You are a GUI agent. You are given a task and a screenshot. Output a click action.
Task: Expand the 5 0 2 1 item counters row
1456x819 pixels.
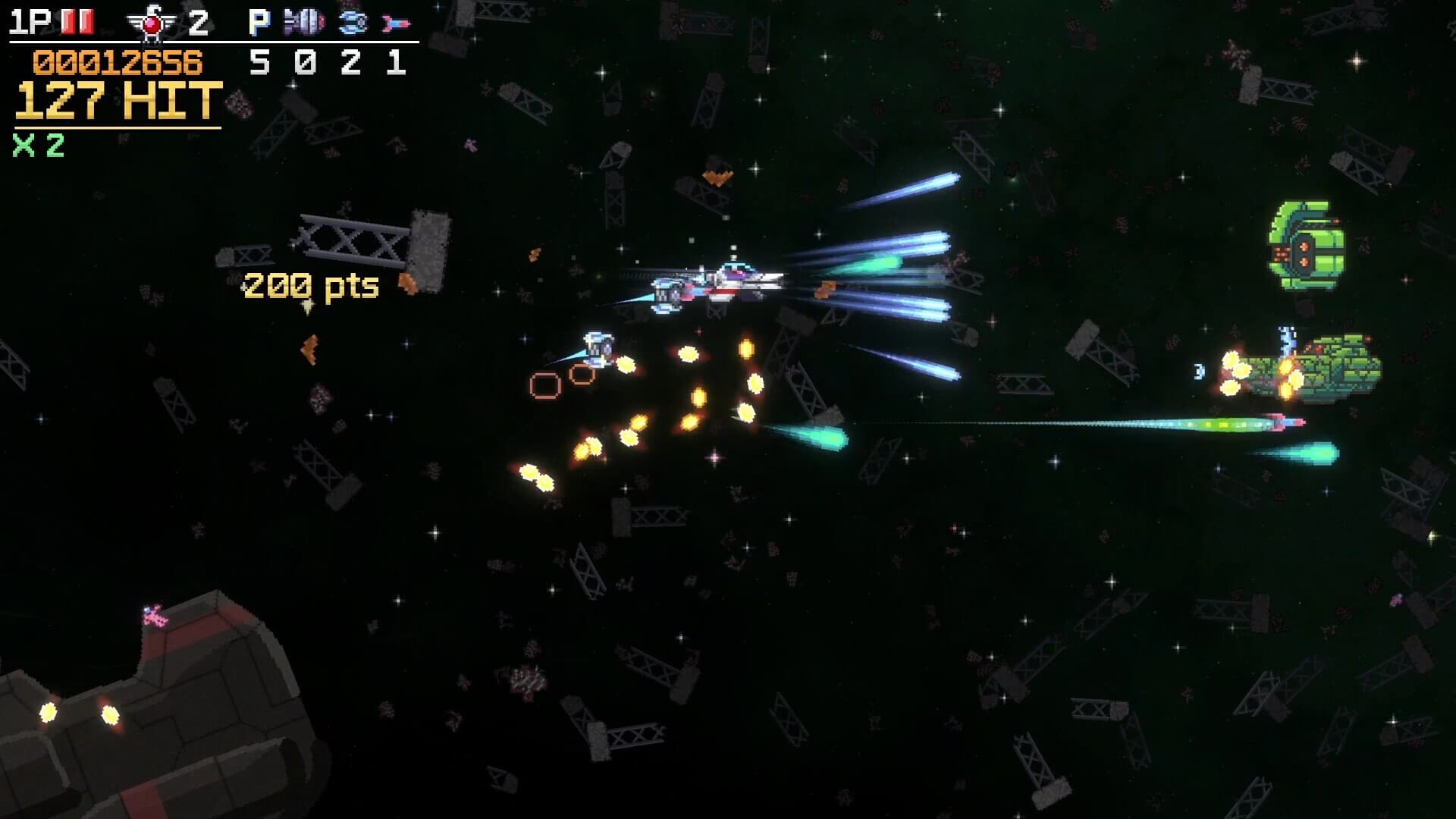coord(326,62)
